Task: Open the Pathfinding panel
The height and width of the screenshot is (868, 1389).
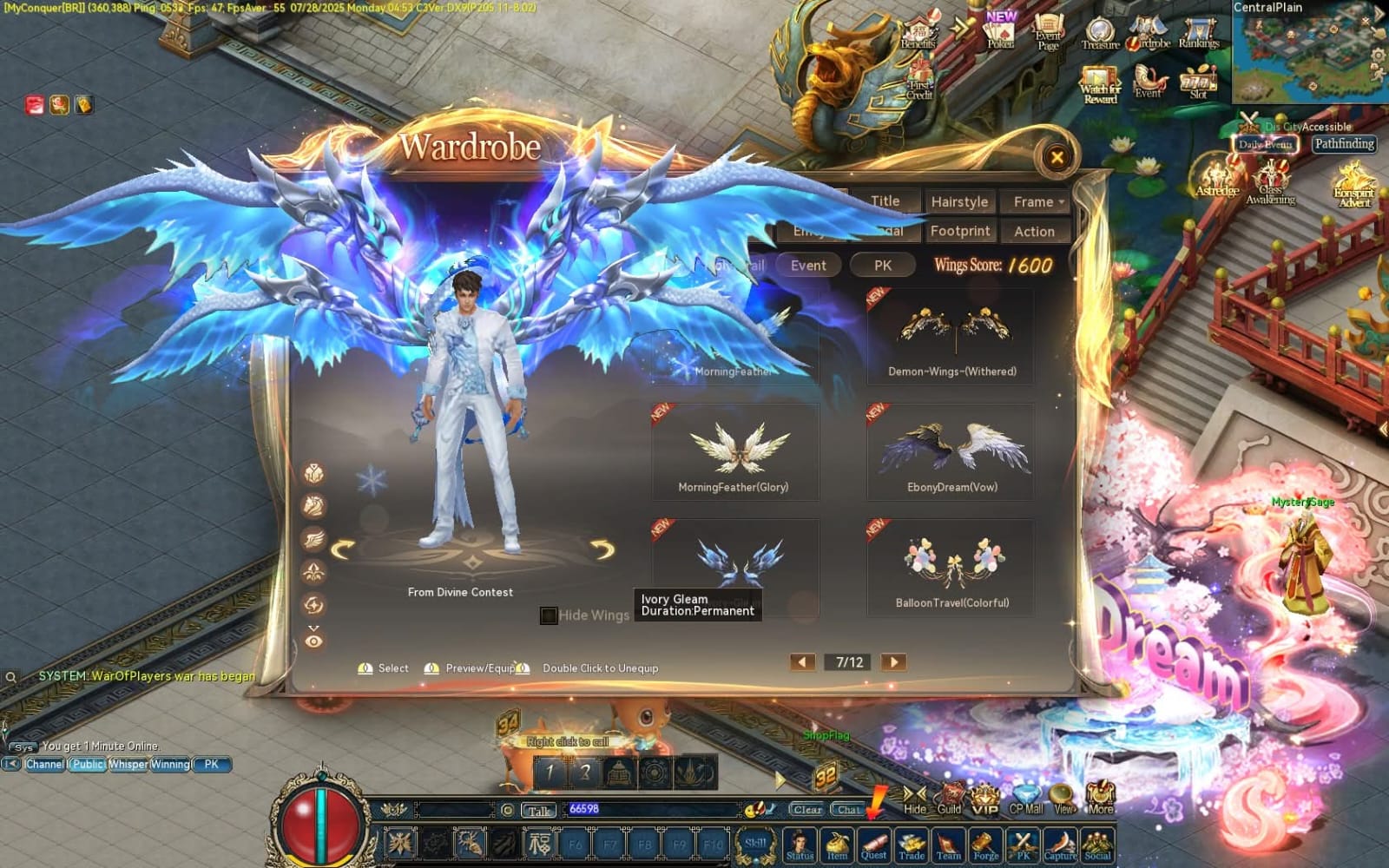Action: [1343, 144]
